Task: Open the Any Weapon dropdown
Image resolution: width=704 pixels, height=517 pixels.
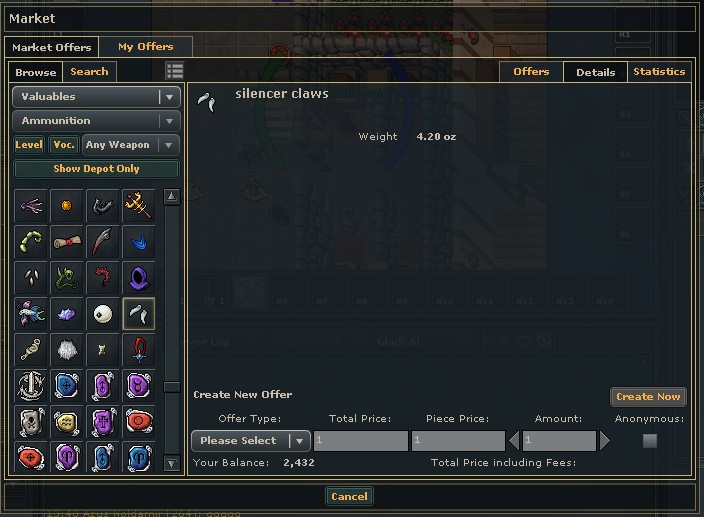Action: click(131, 145)
